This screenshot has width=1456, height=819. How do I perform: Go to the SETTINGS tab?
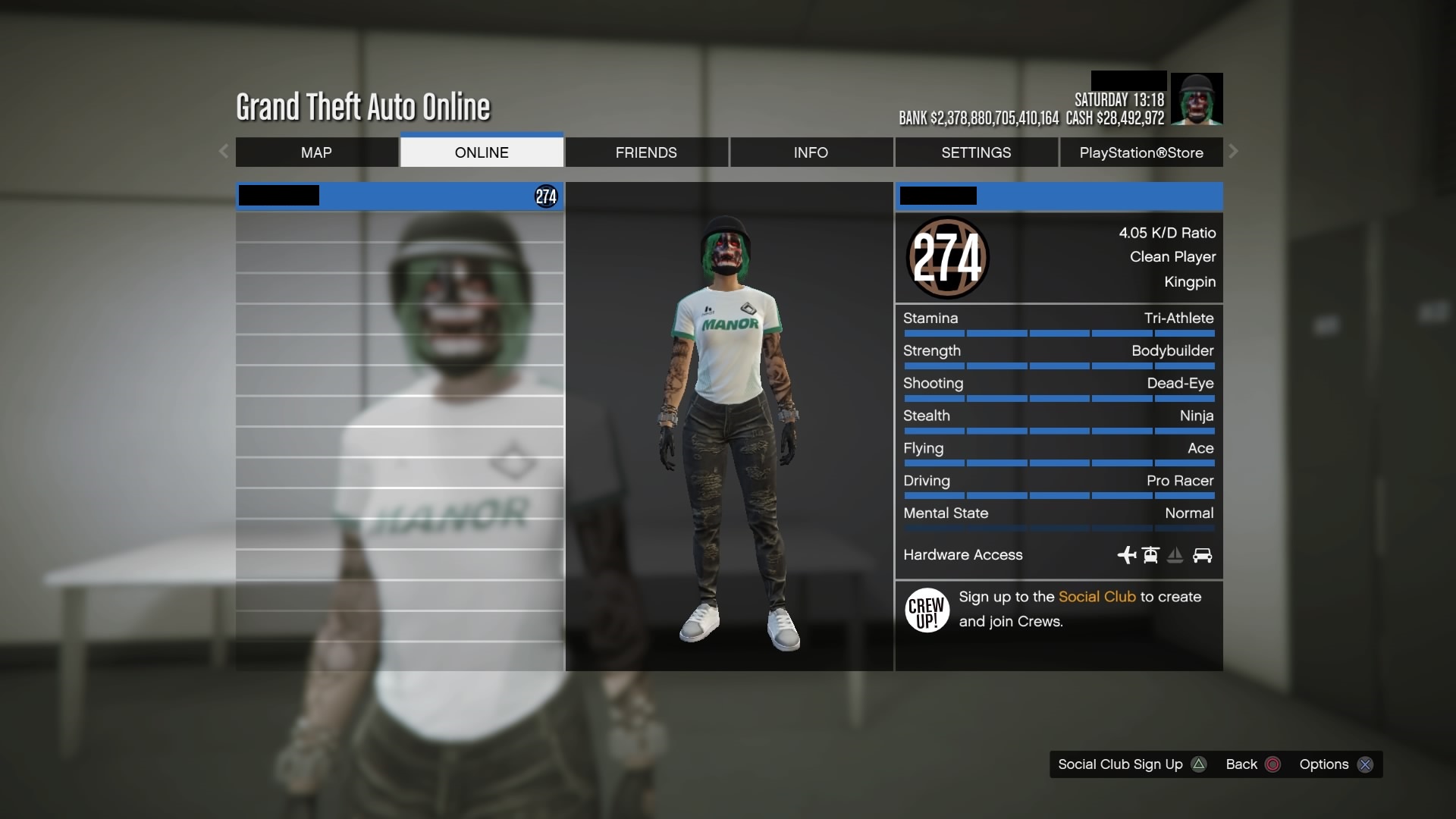pos(976,152)
